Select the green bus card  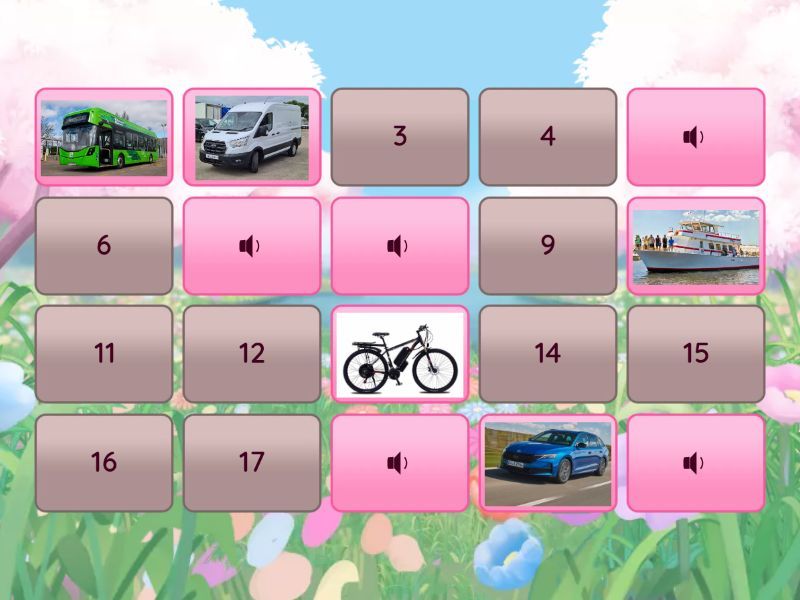pos(104,137)
